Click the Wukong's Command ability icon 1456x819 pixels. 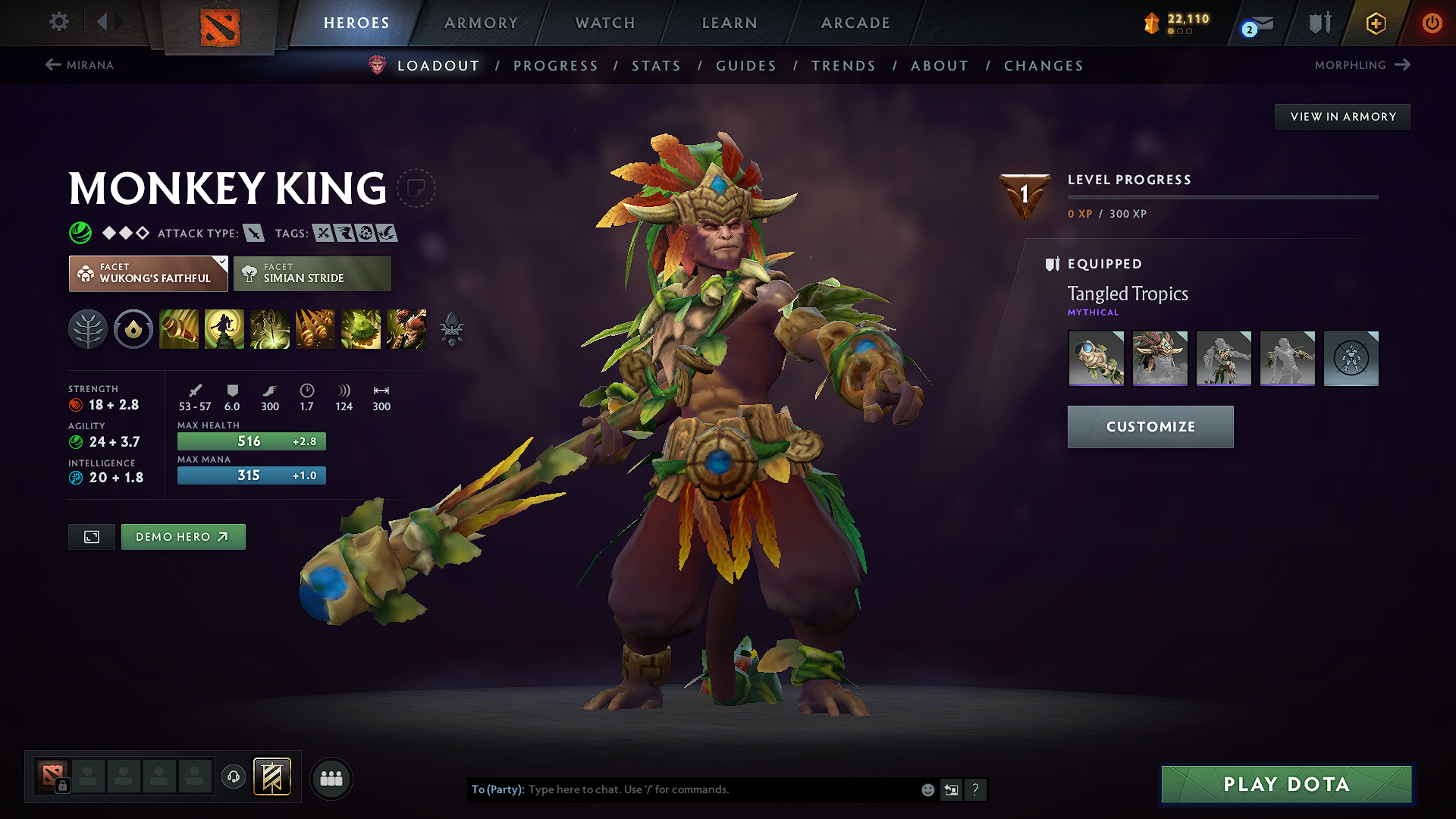[406, 328]
